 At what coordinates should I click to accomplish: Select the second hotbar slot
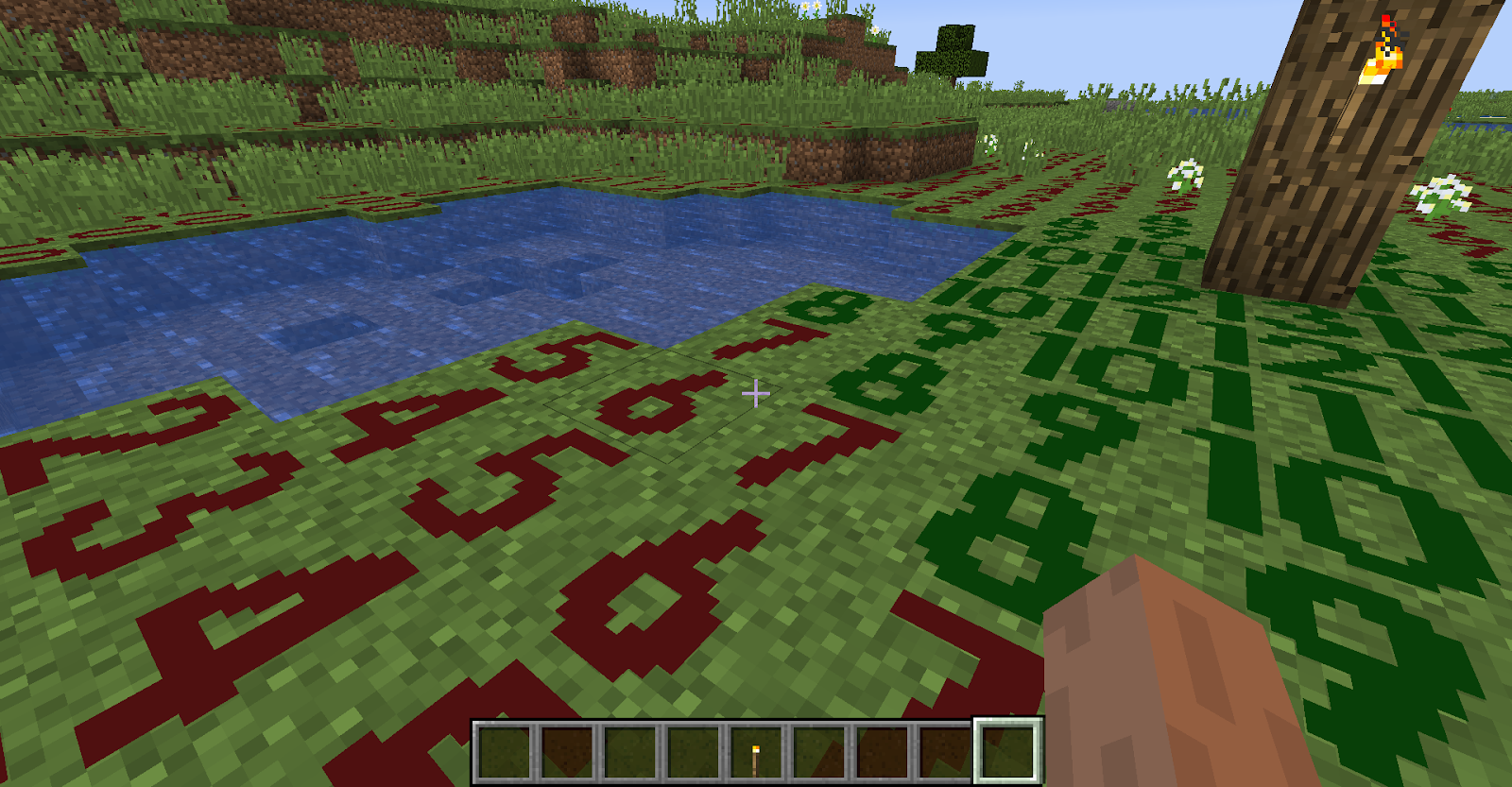point(568,751)
